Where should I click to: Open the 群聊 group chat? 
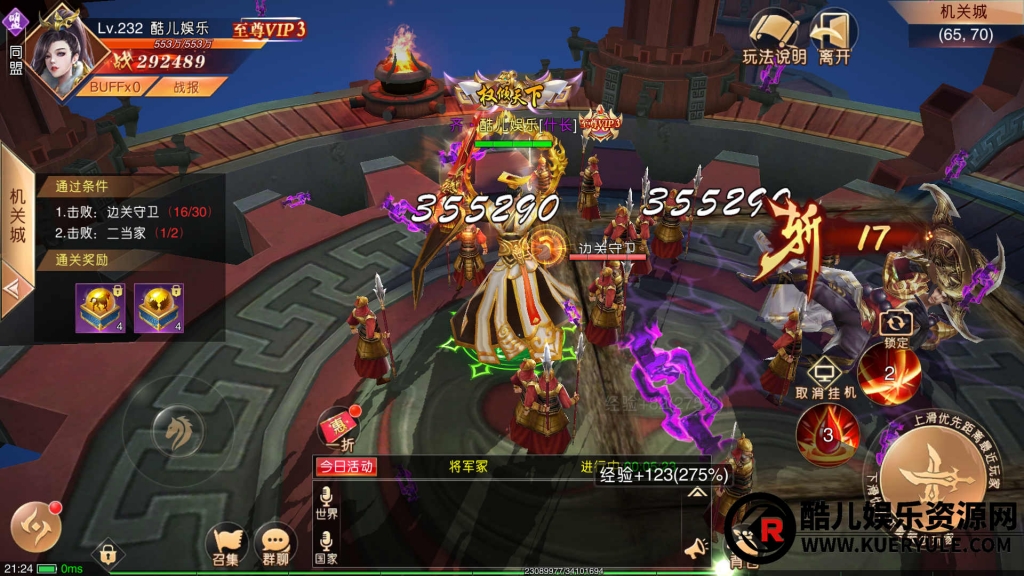point(275,544)
